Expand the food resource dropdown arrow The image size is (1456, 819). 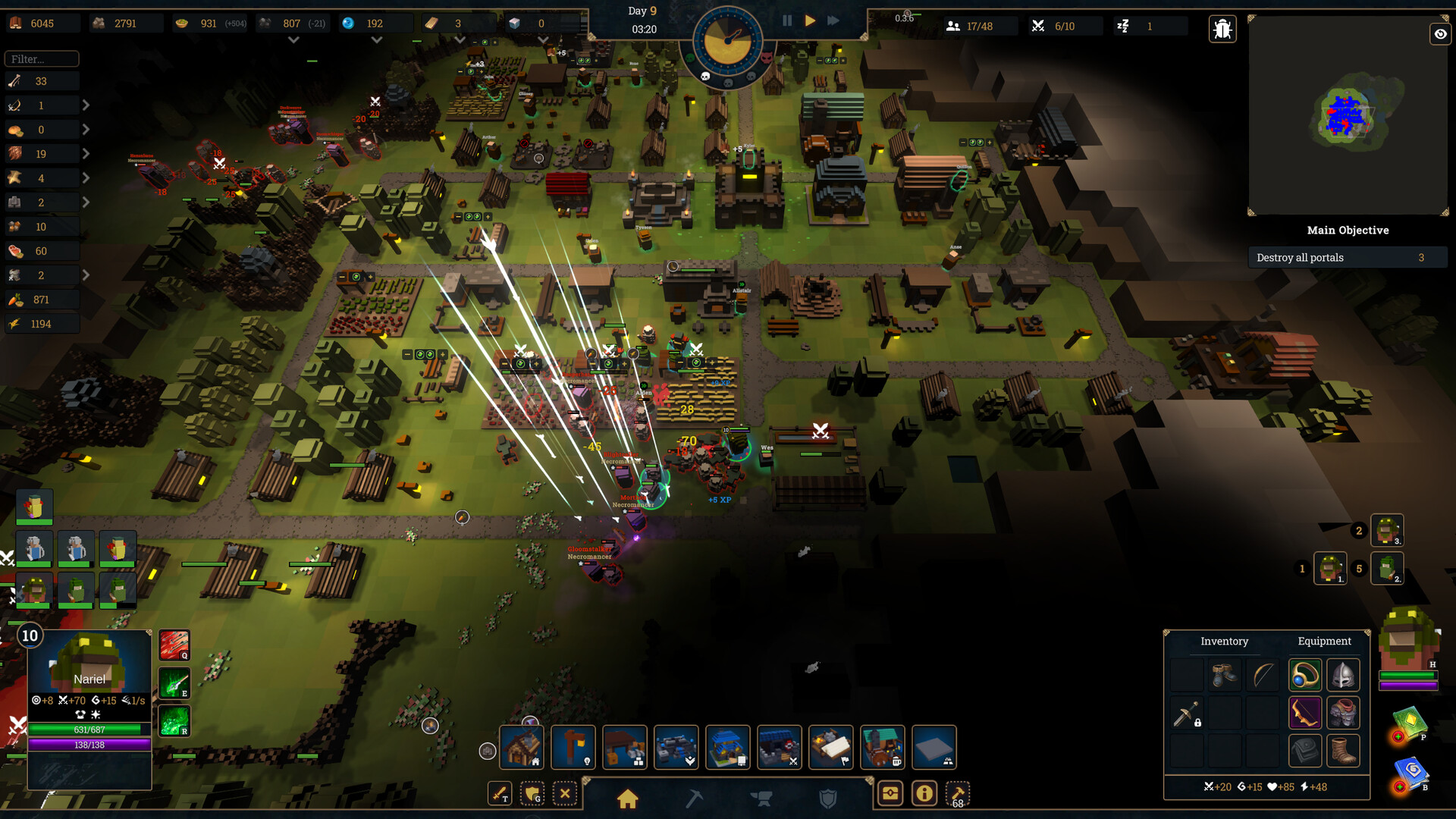[87, 129]
